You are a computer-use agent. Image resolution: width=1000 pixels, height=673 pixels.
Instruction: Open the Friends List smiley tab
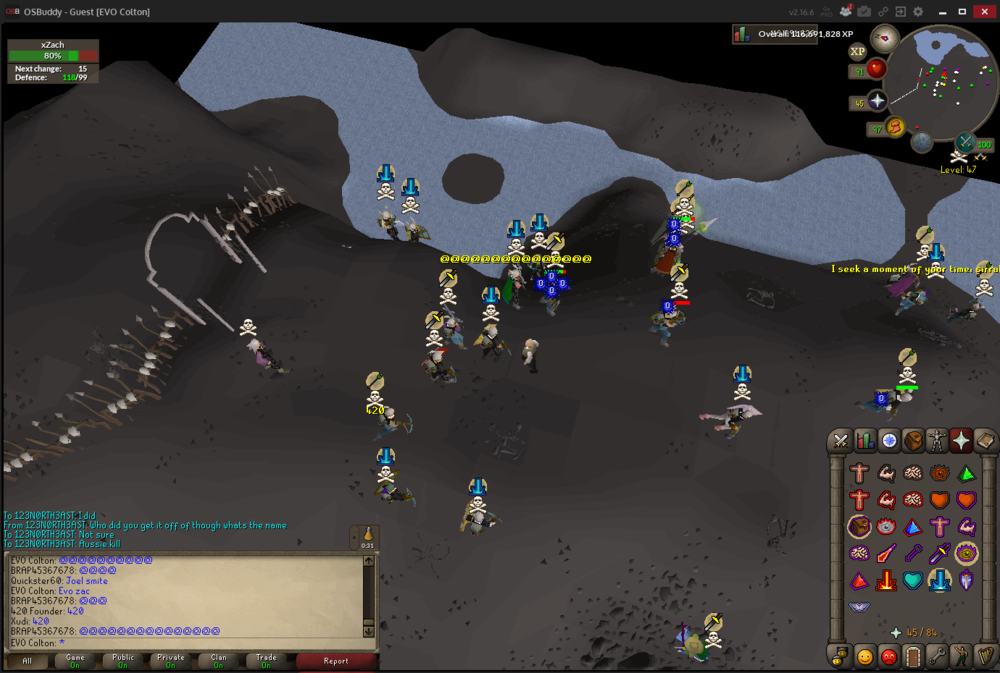pyautogui.click(x=865, y=657)
